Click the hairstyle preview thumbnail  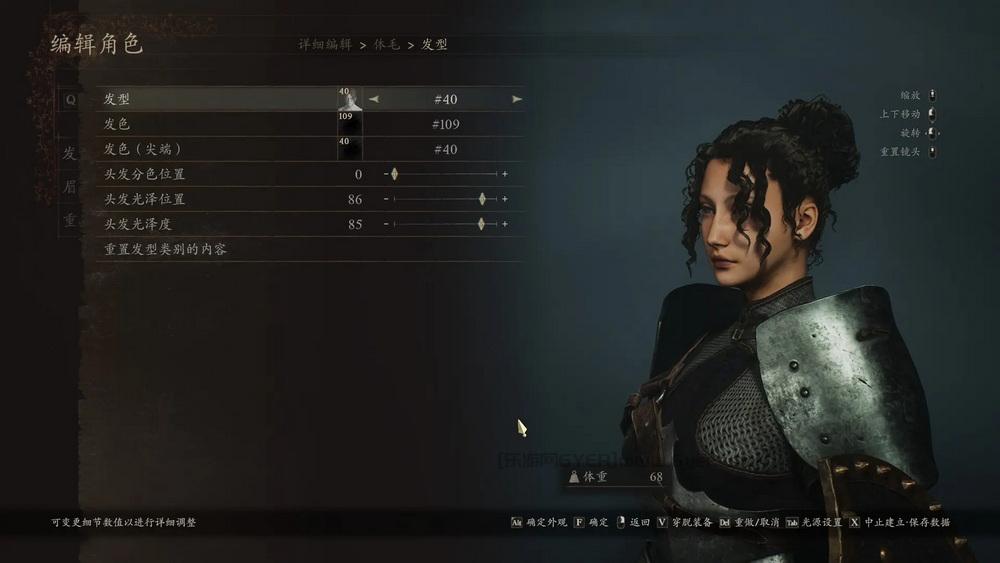click(349, 99)
